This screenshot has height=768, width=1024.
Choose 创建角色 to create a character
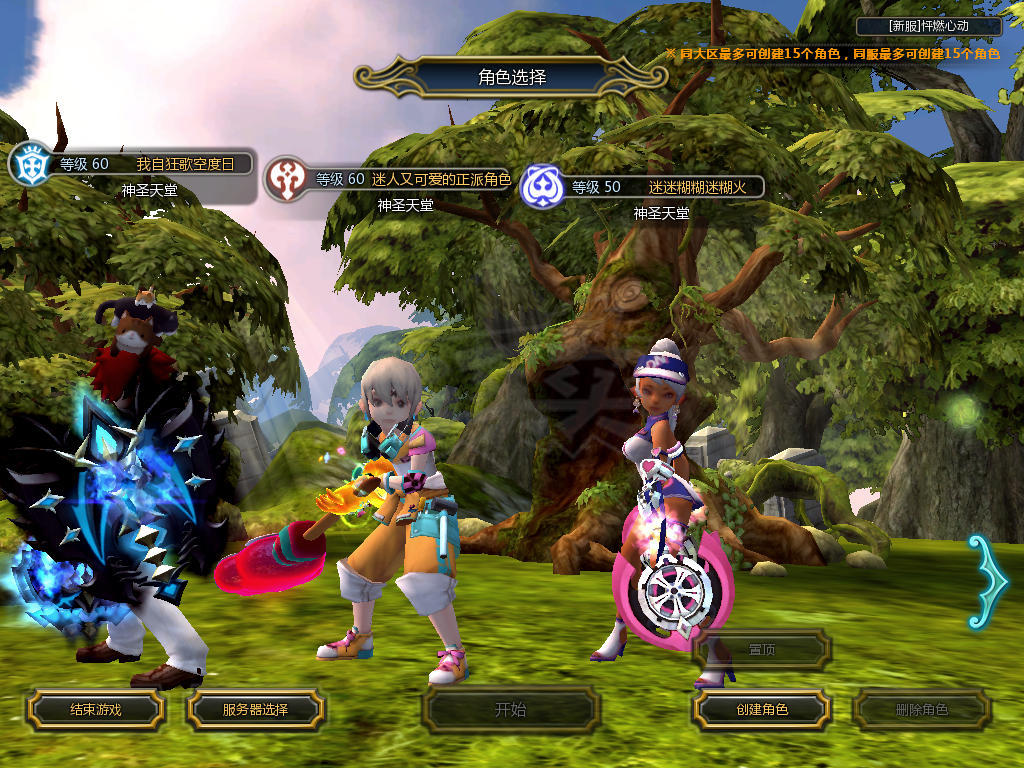click(x=761, y=710)
